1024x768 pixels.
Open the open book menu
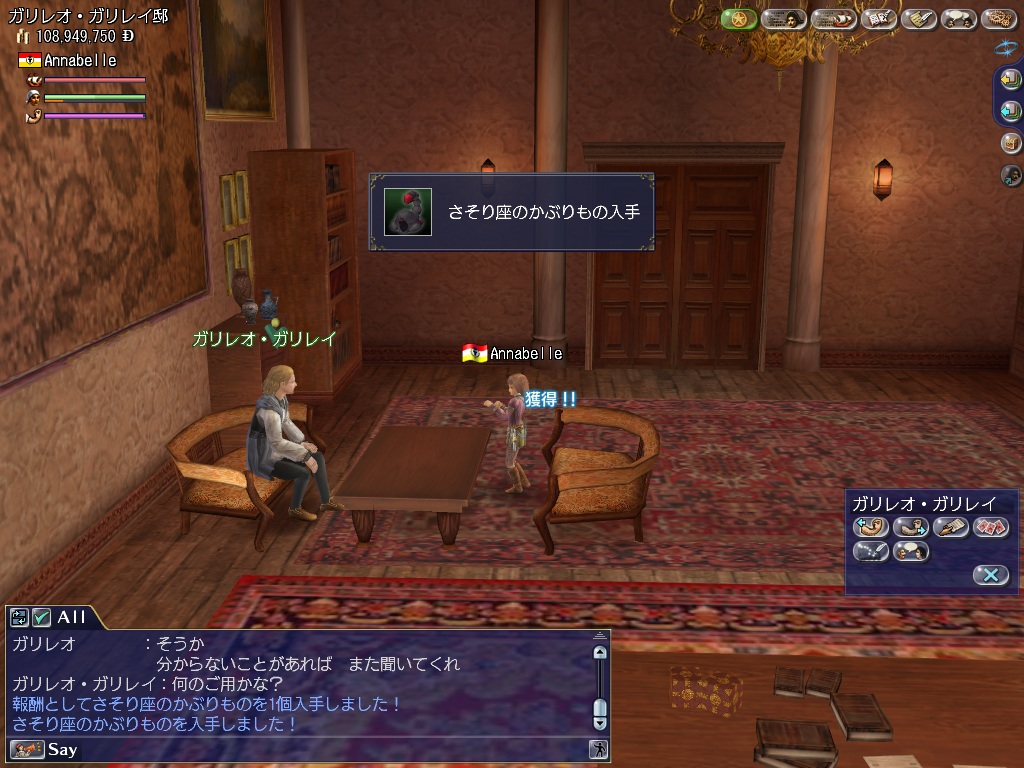point(879,19)
